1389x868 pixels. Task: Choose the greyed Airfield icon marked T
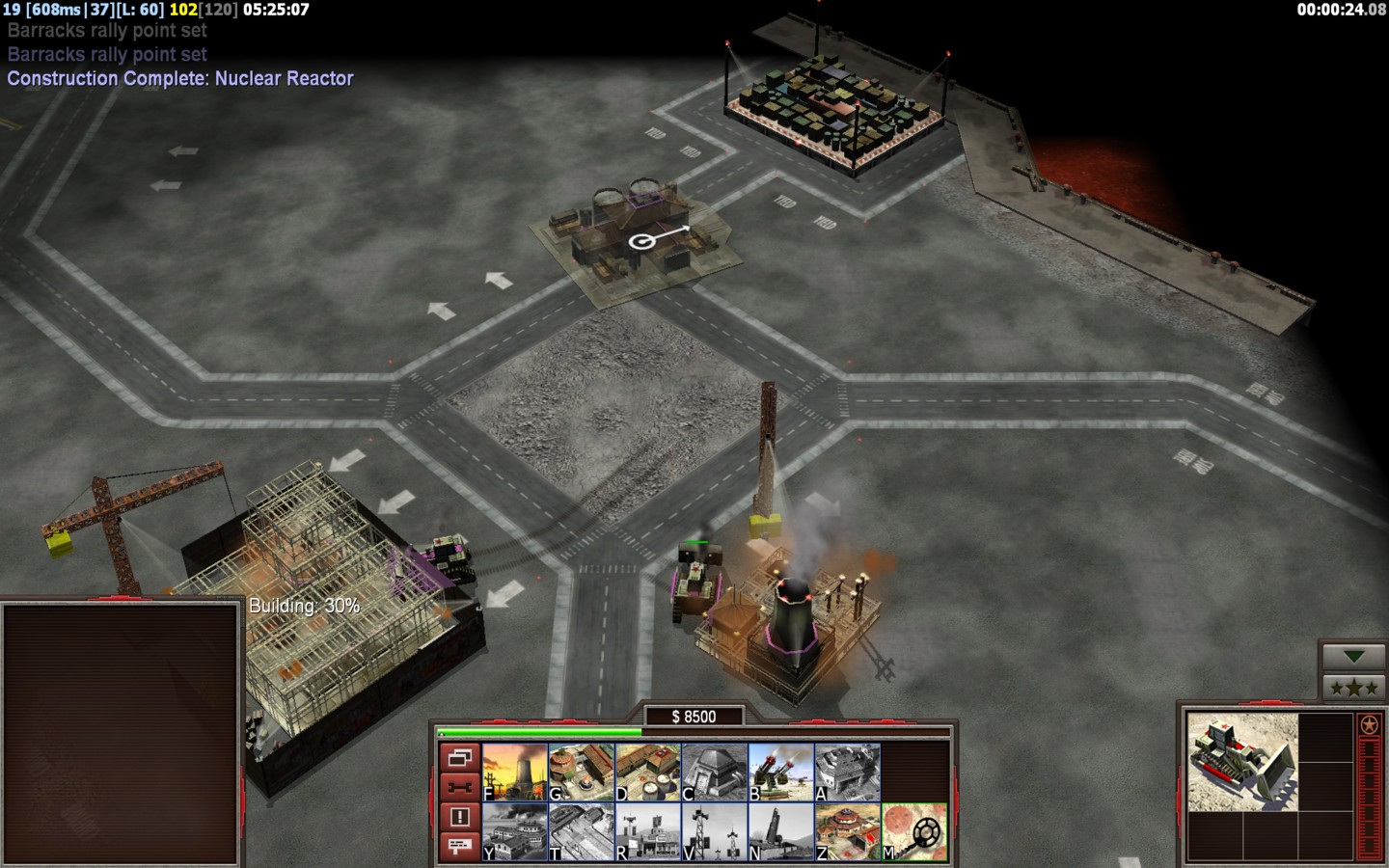point(581,831)
